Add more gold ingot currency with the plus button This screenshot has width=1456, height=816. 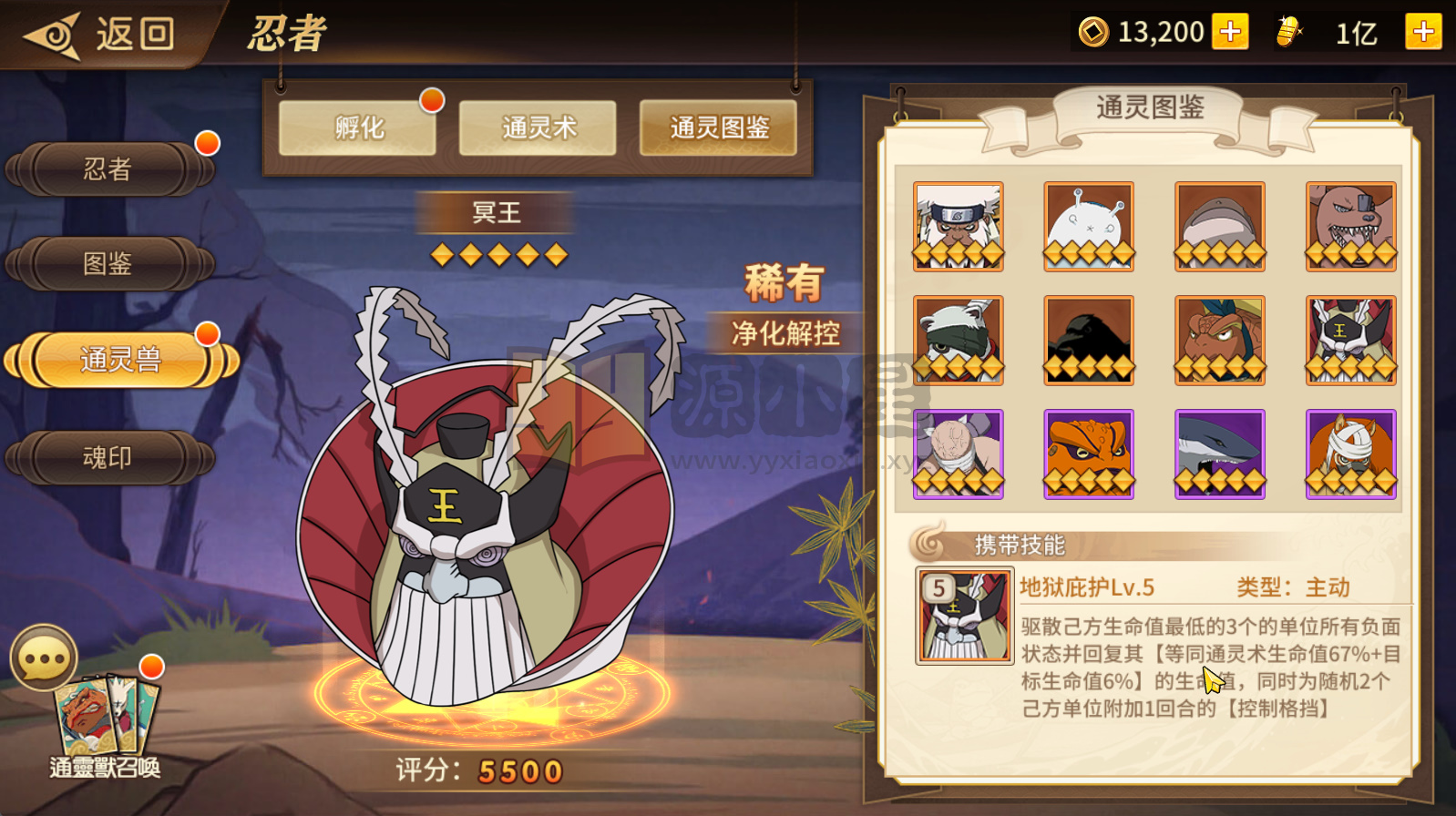click(x=1423, y=33)
